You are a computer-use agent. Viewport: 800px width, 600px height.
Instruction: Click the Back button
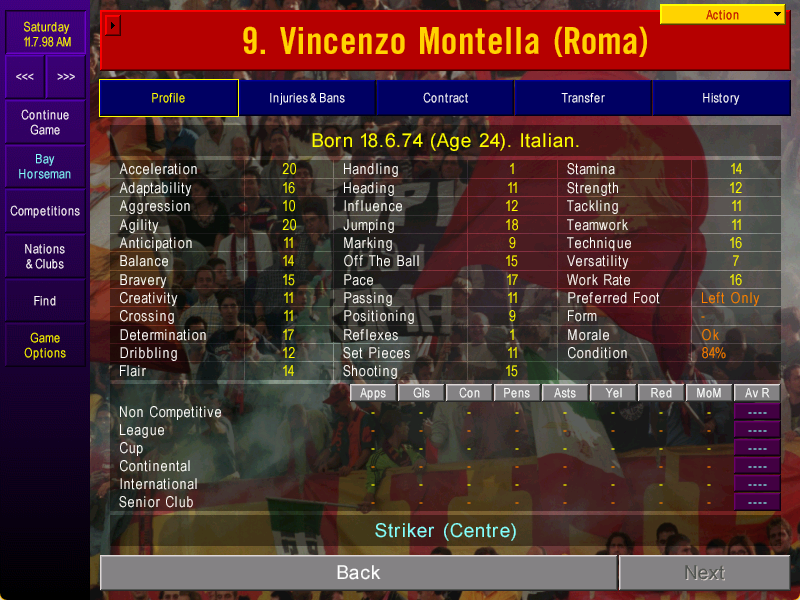(358, 573)
